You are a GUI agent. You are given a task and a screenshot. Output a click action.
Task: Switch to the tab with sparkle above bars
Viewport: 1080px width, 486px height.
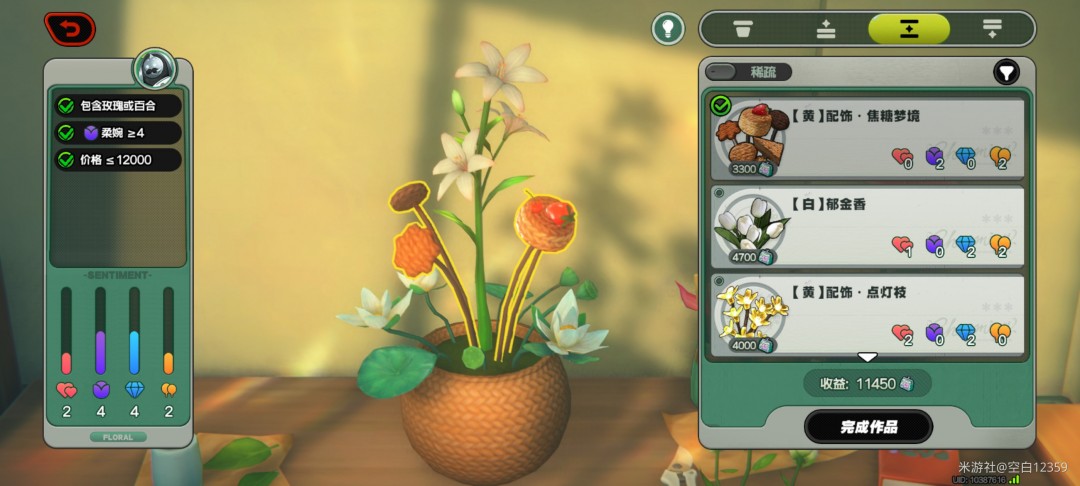tap(825, 29)
